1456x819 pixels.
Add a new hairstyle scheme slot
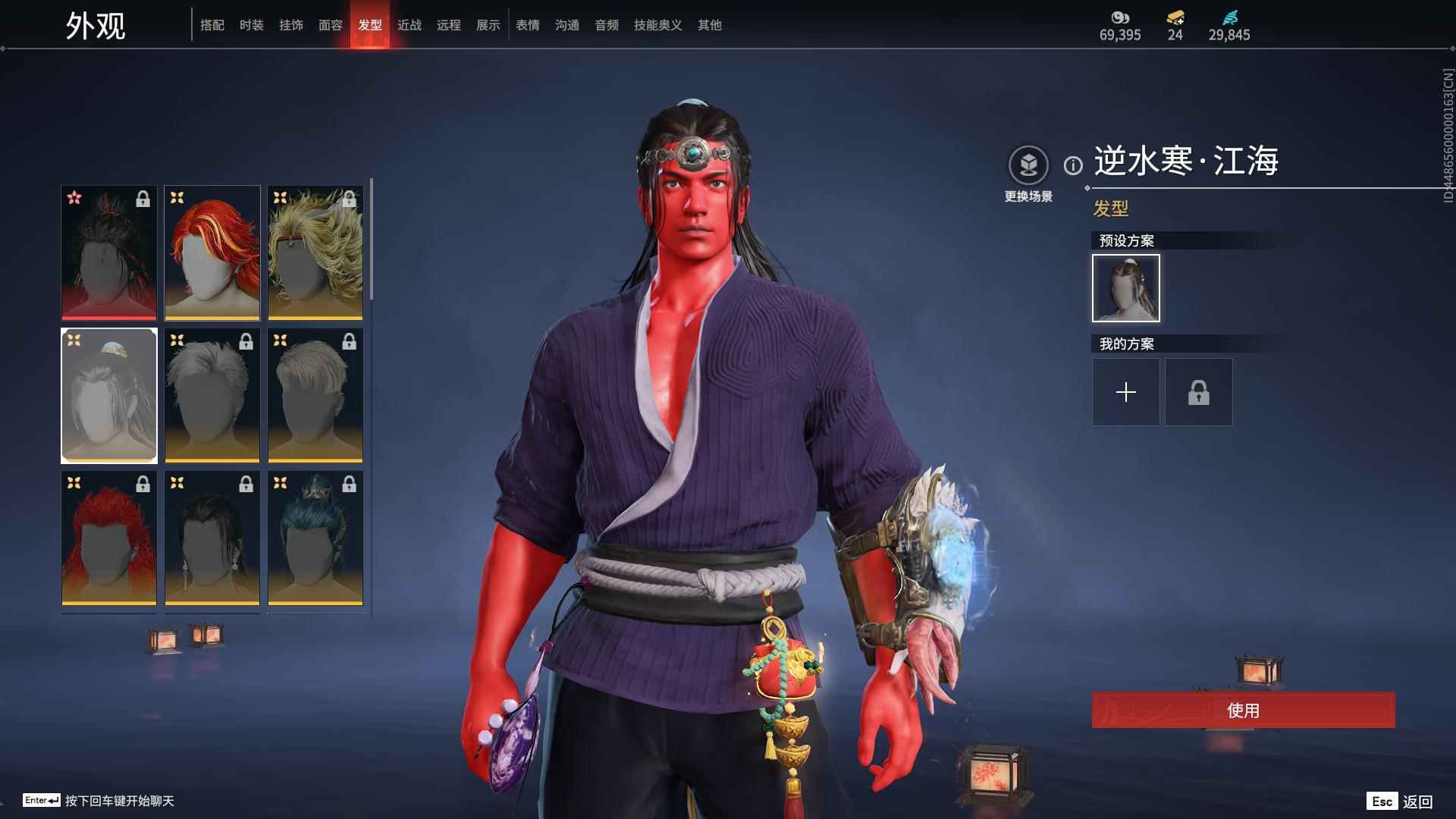point(1126,392)
